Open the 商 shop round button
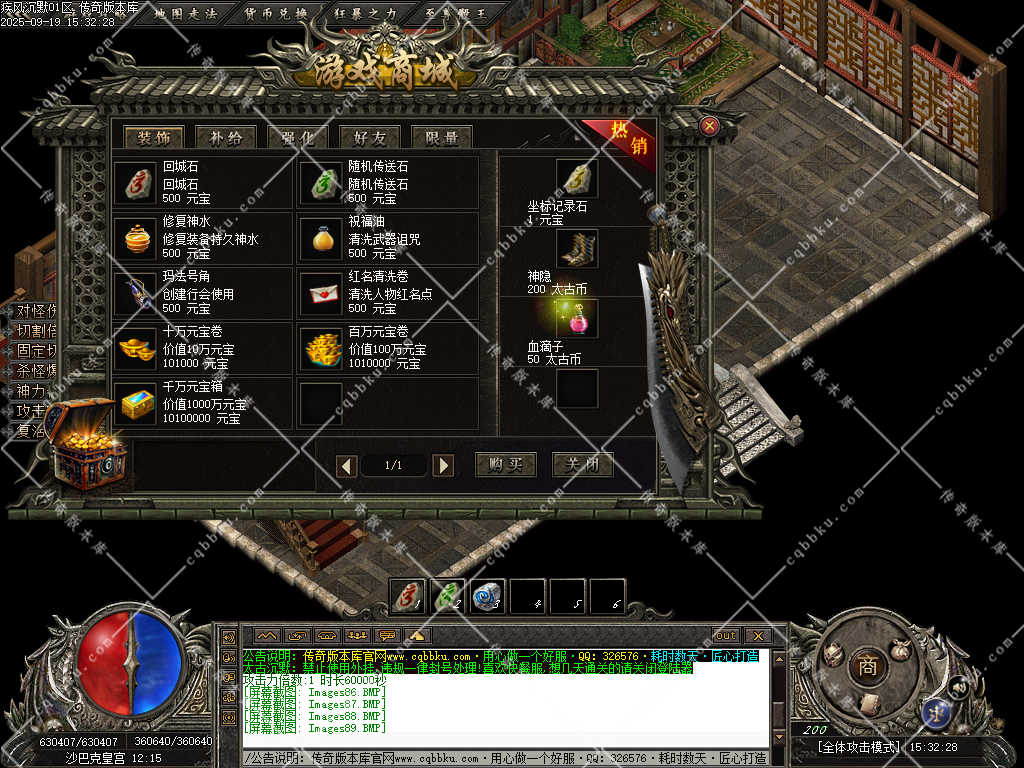 click(867, 666)
